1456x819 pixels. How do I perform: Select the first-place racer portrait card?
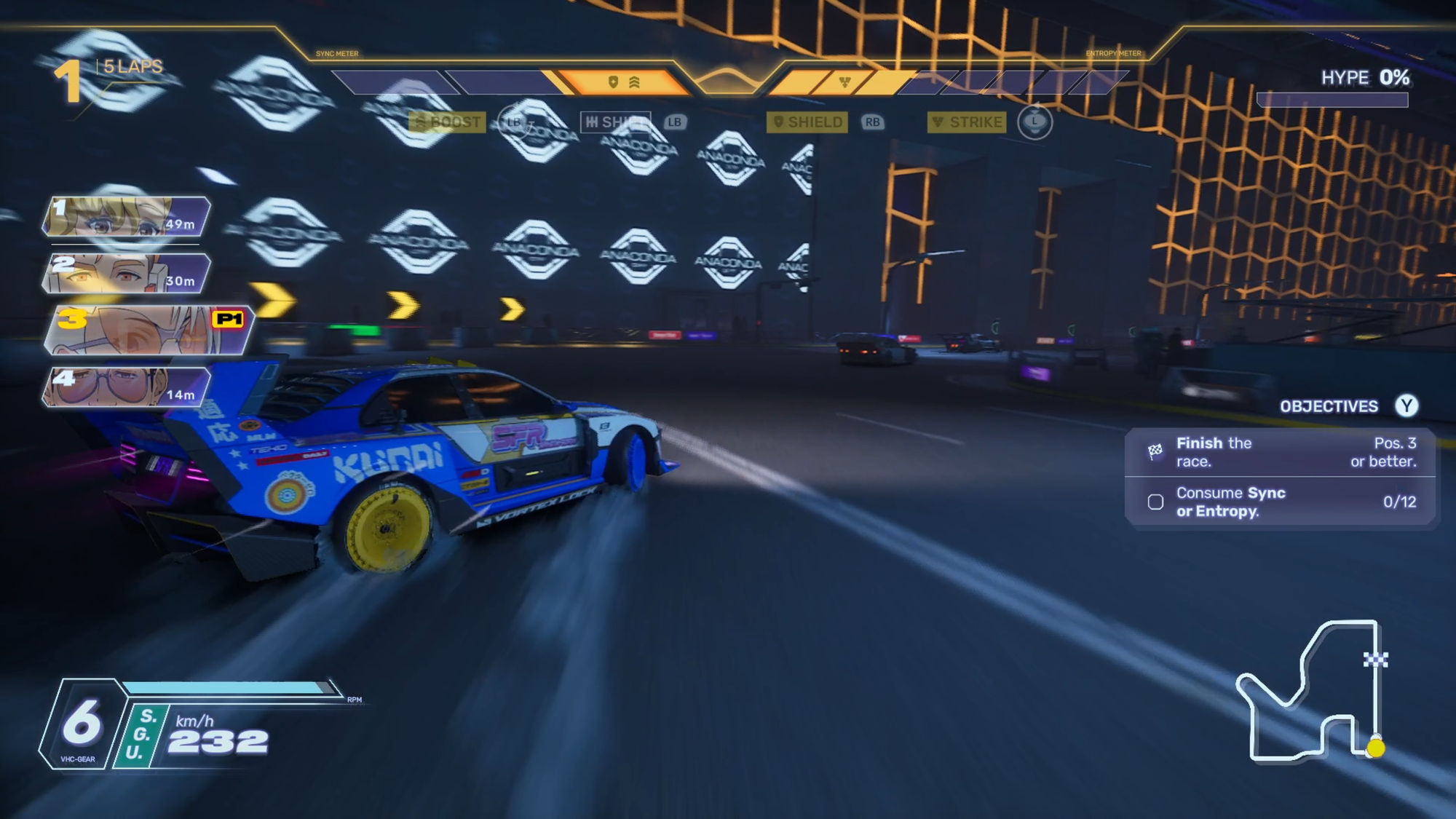point(127,217)
